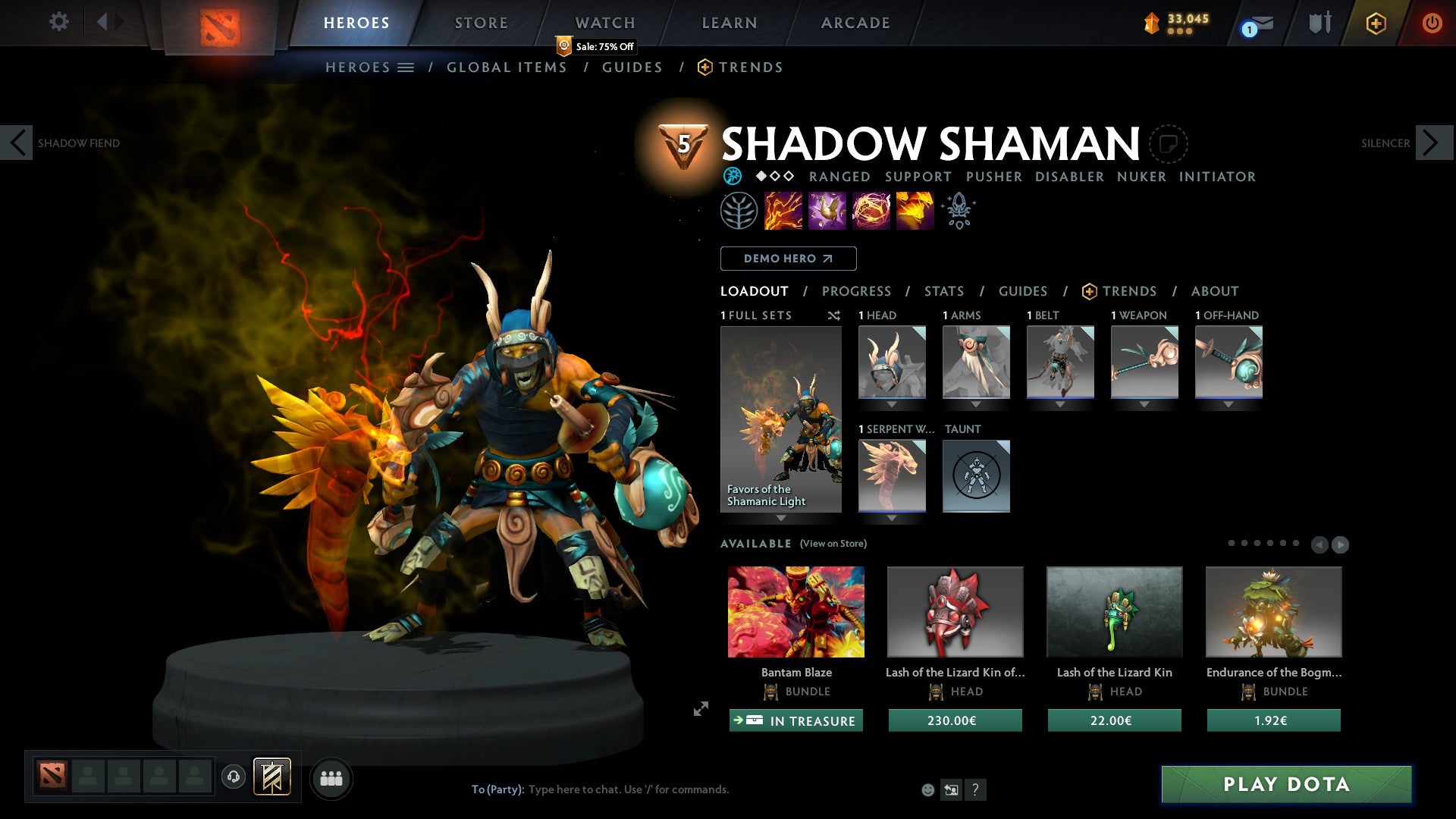View the Aghanim's Scepter upgrade icon
This screenshot has height=819, width=1456.
[x=958, y=210]
